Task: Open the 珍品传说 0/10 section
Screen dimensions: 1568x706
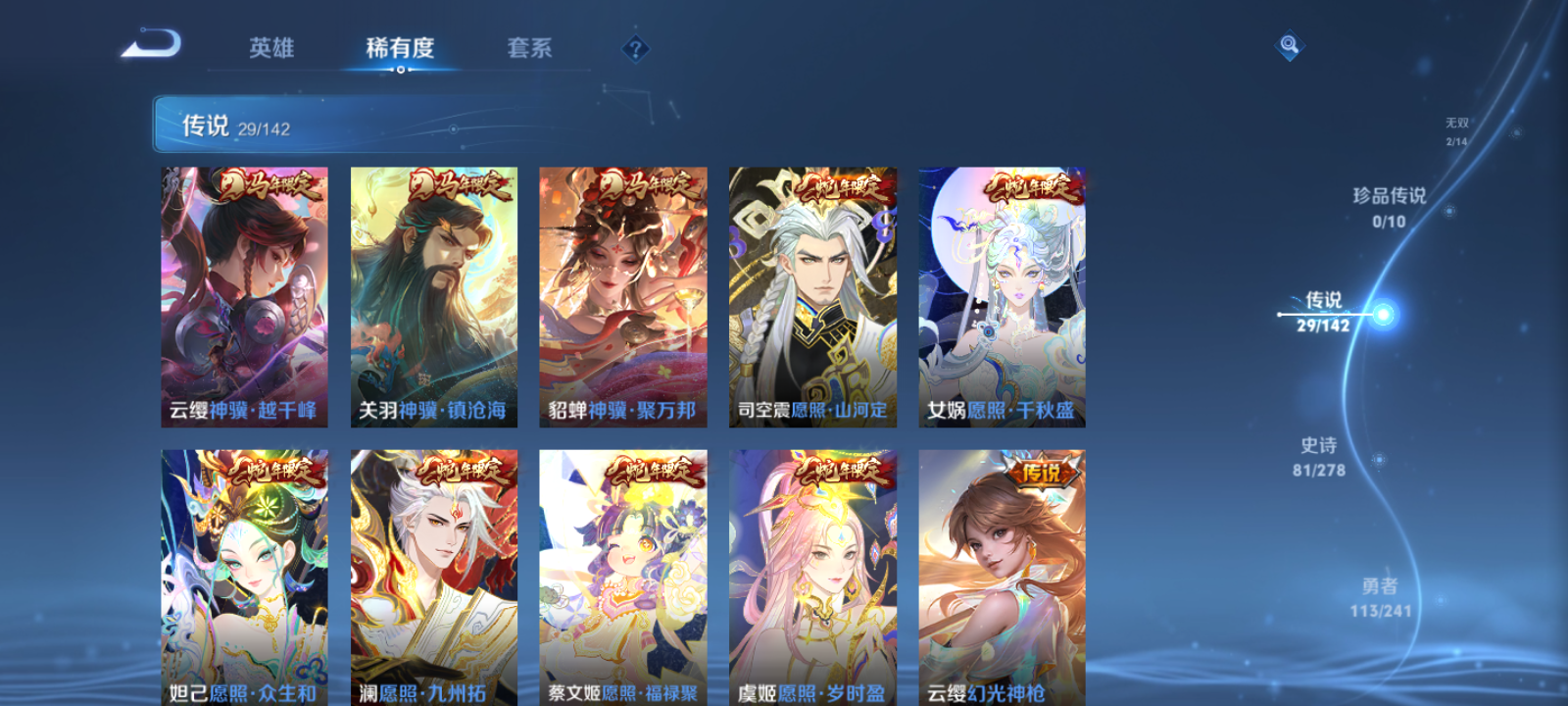Action: click(x=1388, y=206)
